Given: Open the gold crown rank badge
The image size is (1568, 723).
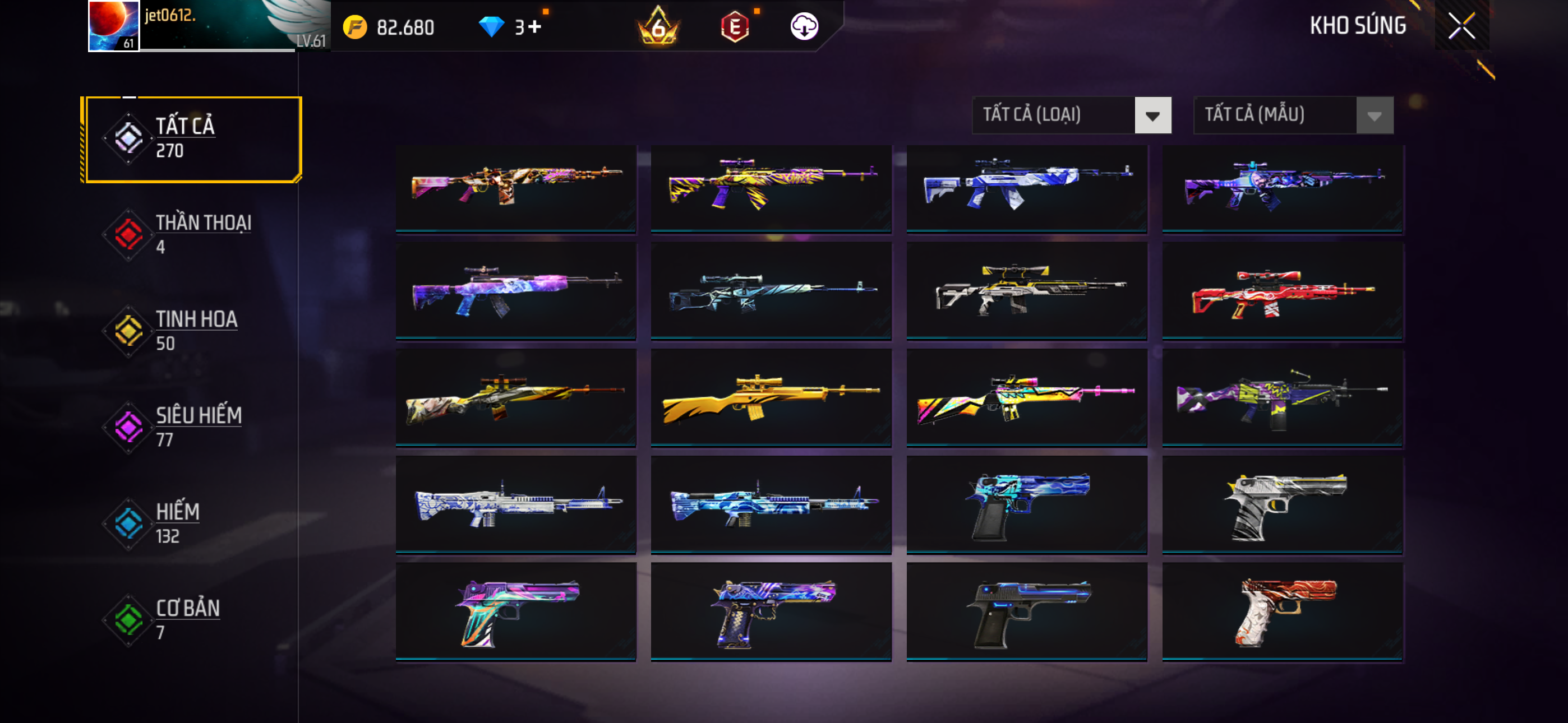Looking at the screenshot, I should 658,27.
